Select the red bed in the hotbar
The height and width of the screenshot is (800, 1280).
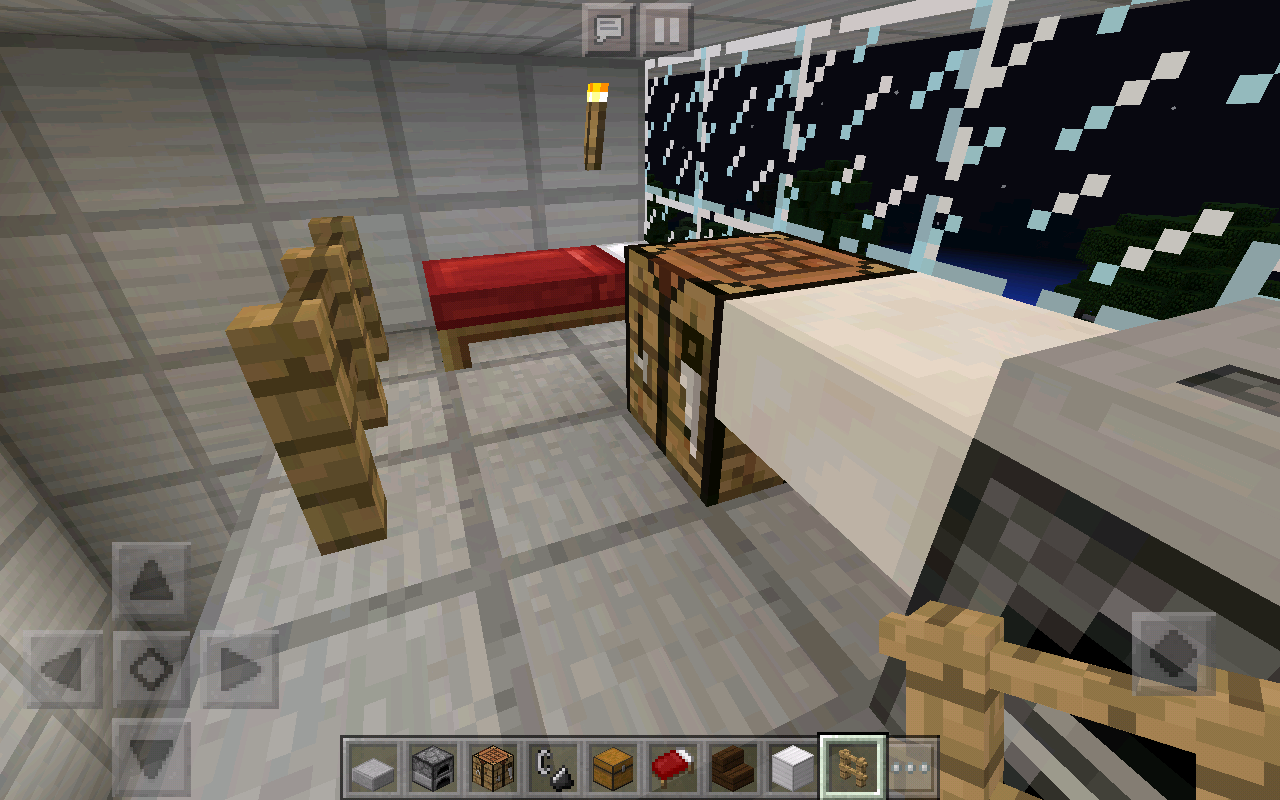(x=670, y=765)
